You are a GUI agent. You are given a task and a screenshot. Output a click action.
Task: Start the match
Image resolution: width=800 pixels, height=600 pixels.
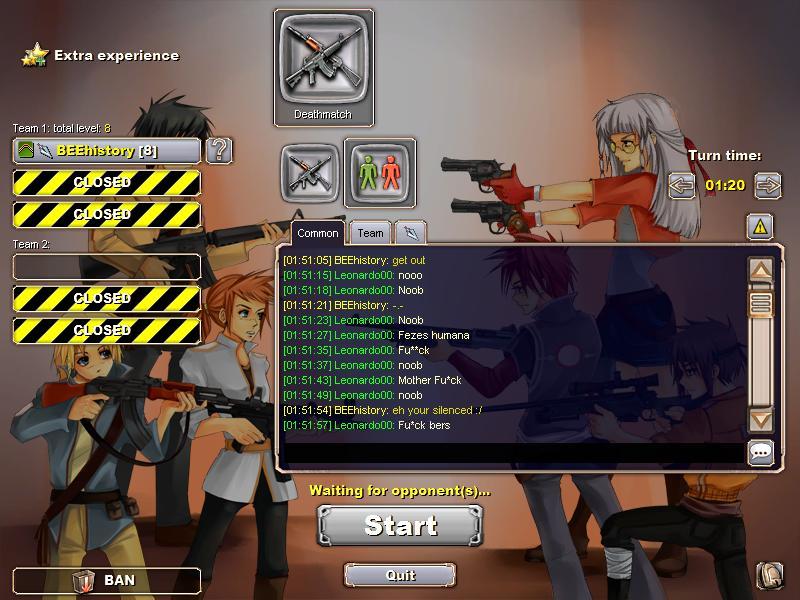click(400, 525)
